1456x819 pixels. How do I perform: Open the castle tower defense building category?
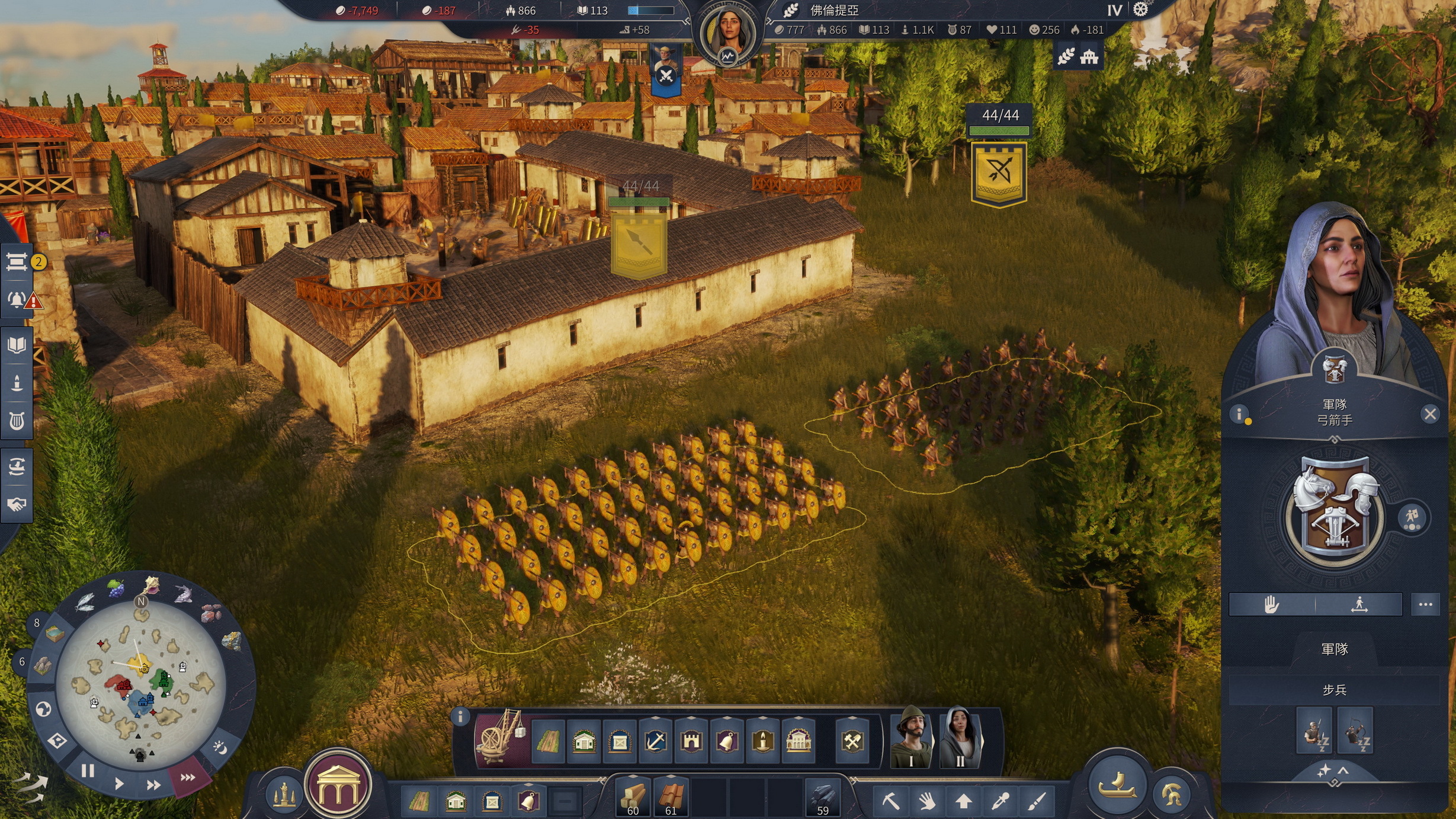pyautogui.click(x=691, y=741)
